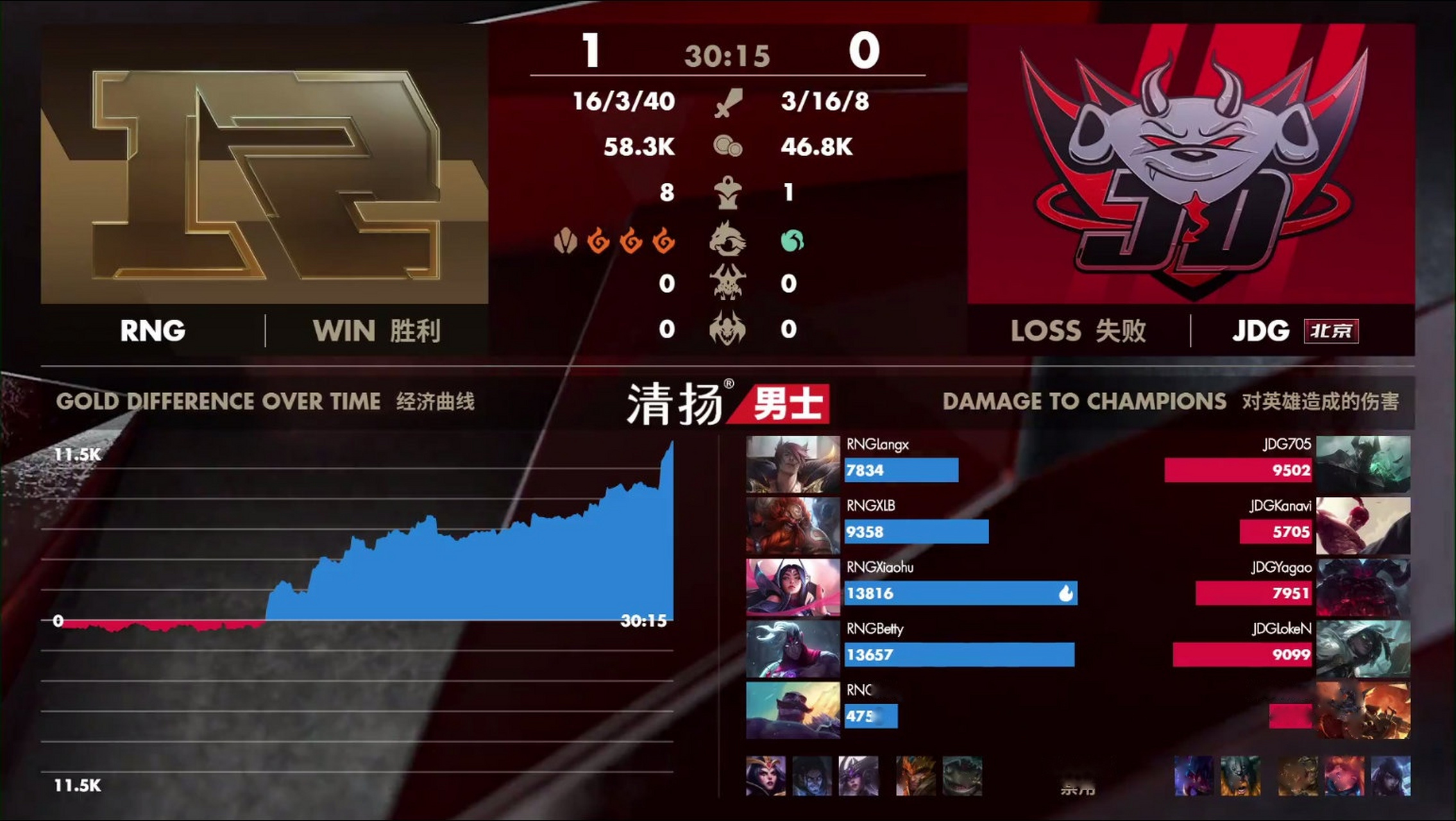Select RNGBetty's champion portrait
This screenshot has width=1456, height=821.
[x=793, y=648]
